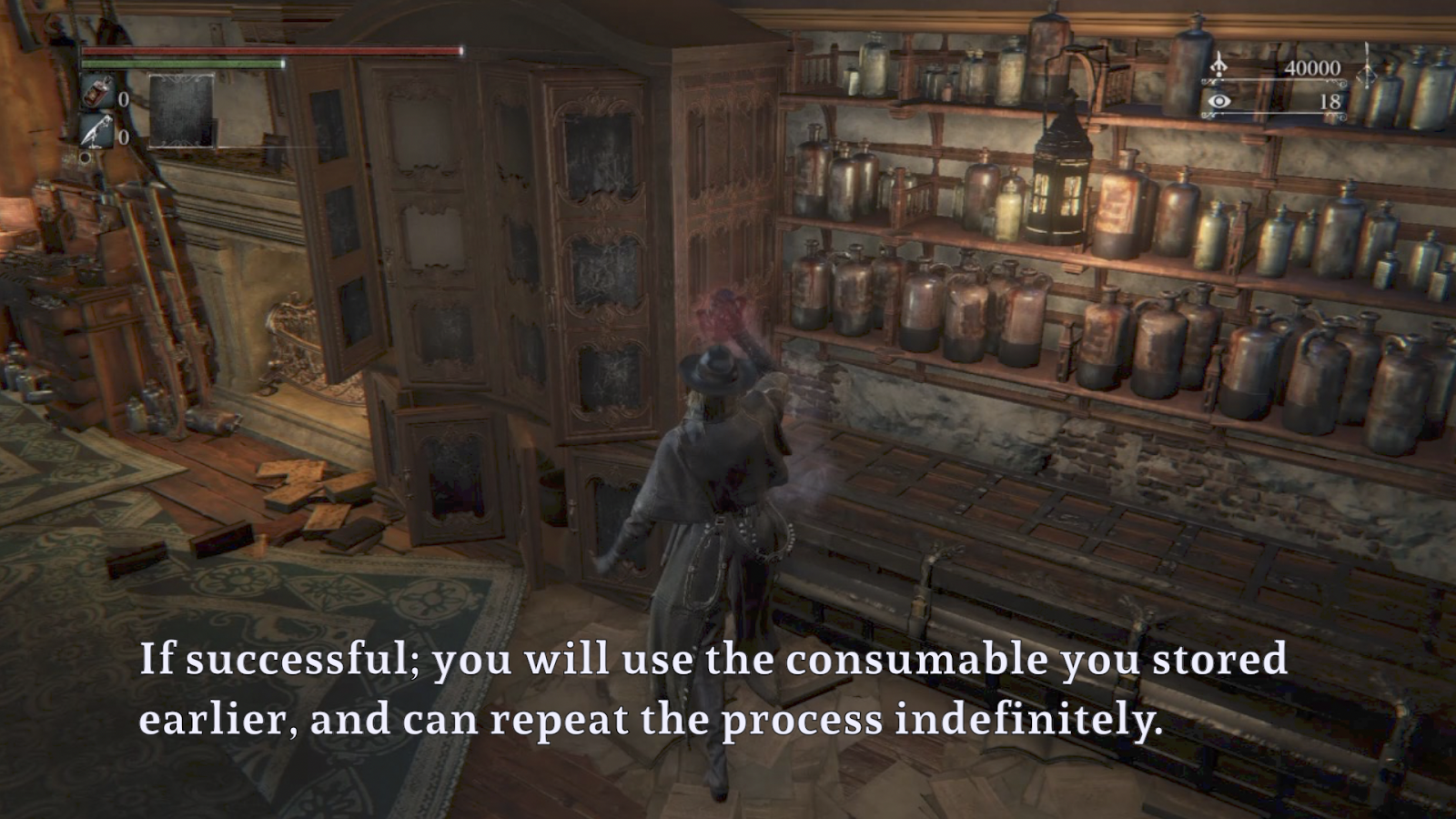Select the Insight counter showing 18

[x=1330, y=102]
